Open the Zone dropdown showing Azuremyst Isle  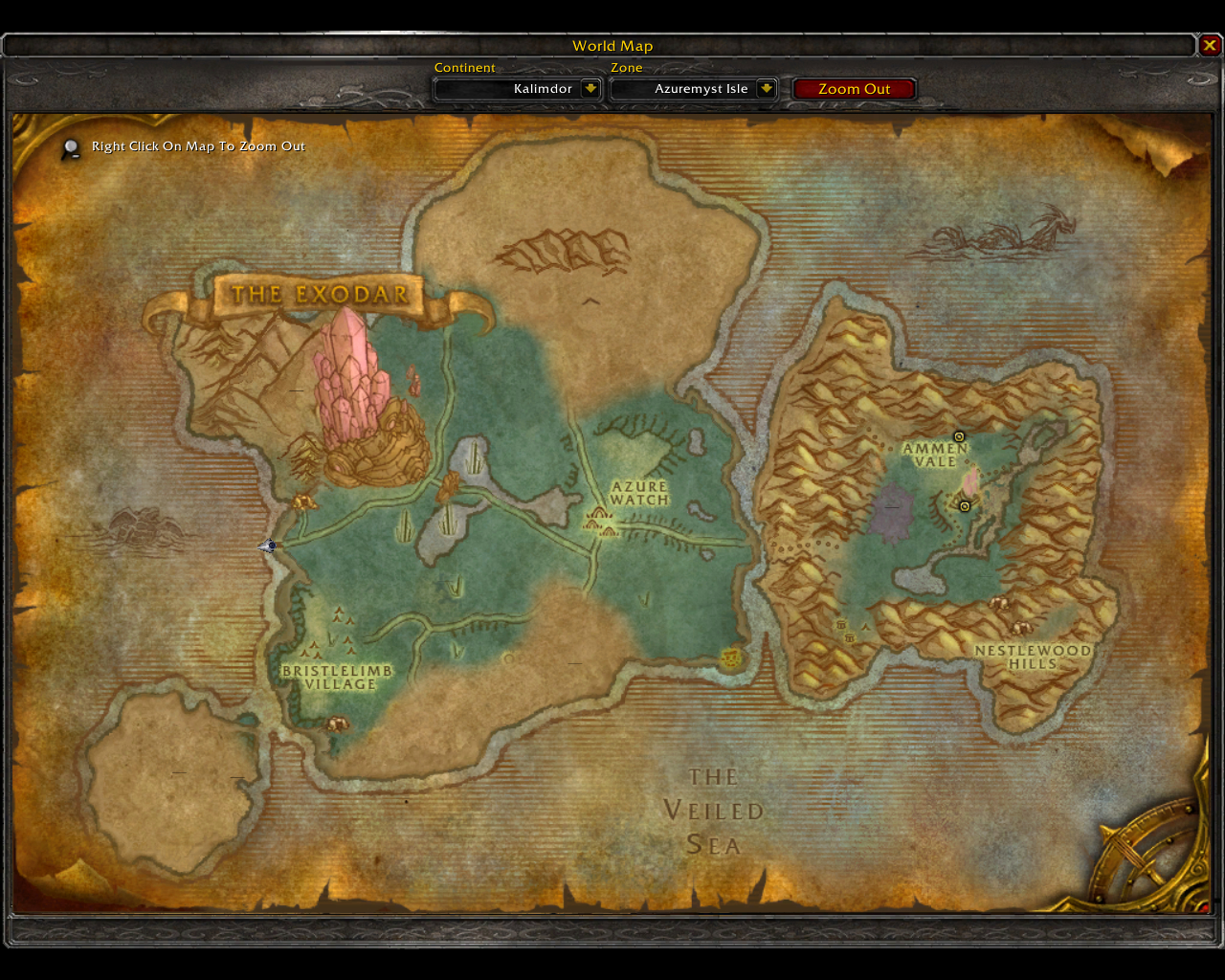pos(766,89)
